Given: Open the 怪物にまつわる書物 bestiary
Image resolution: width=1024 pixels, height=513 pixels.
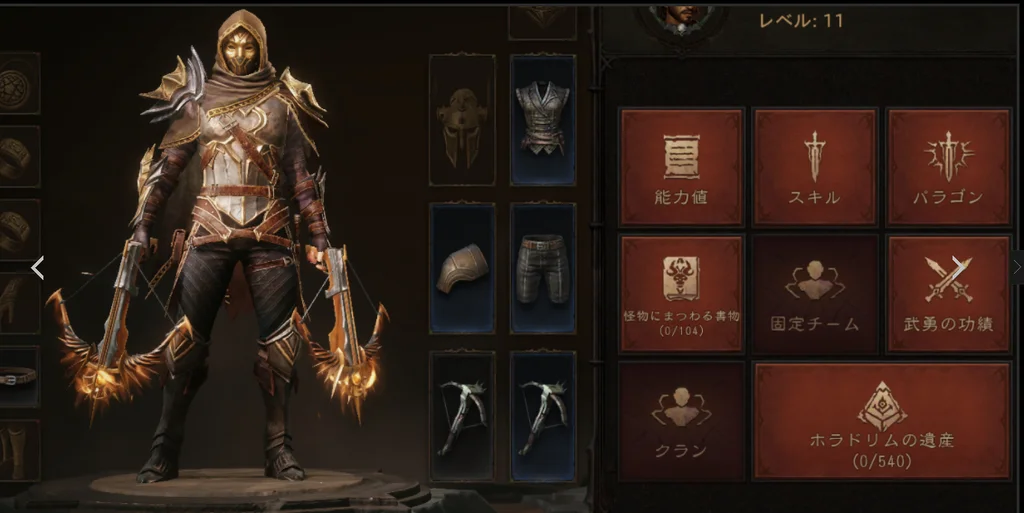Looking at the screenshot, I should point(682,294).
